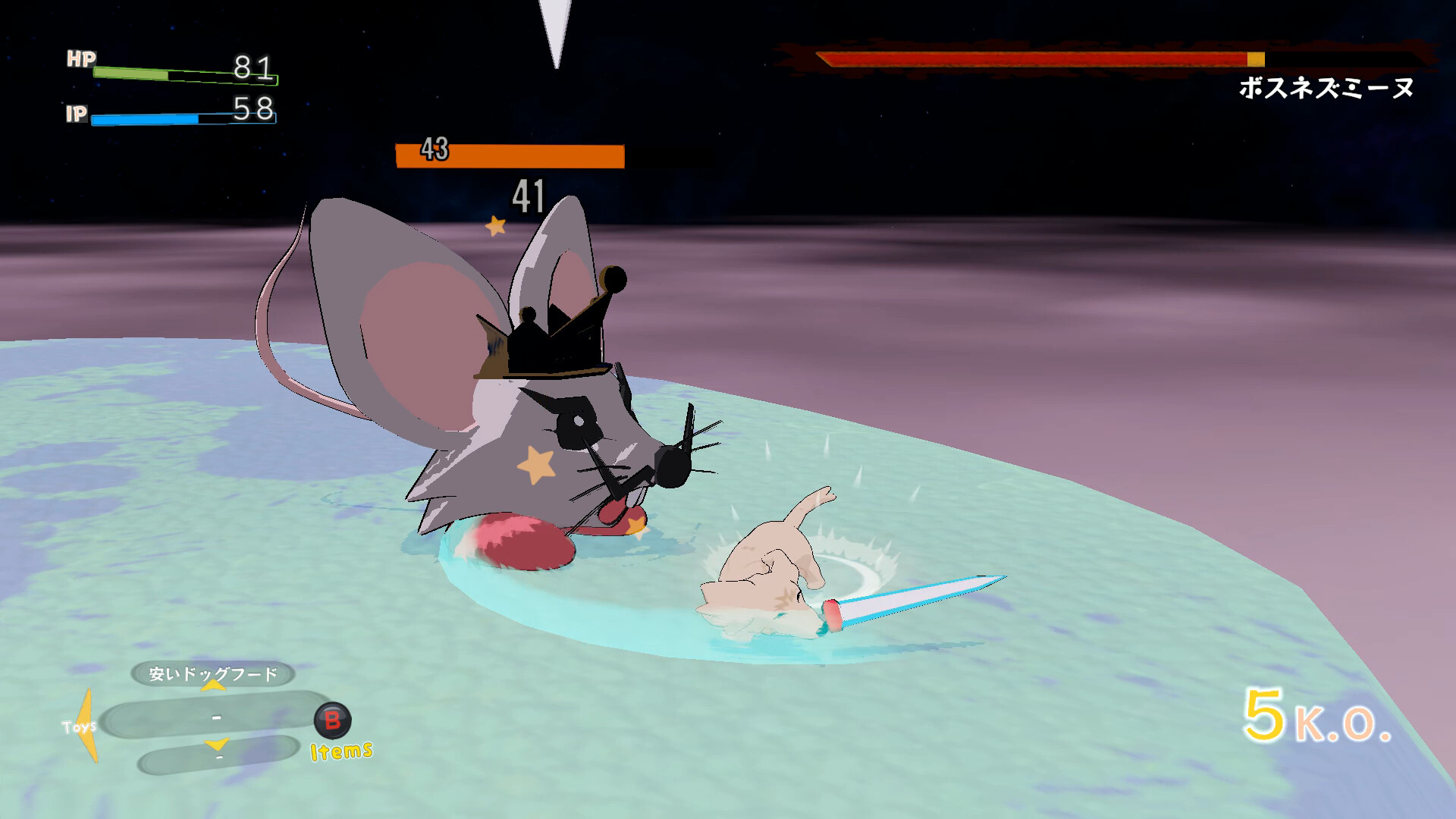1456x819 pixels.
Task: Click the green HP bar showing 81
Action: click(133, 72)
